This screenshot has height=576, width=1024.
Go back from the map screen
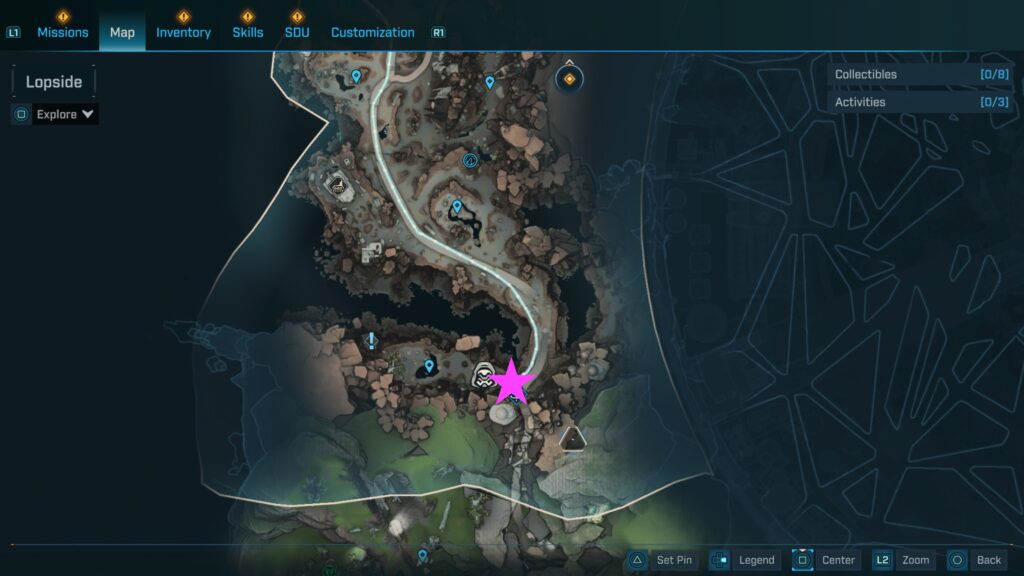pyautogui.click(x=976, y=560)
